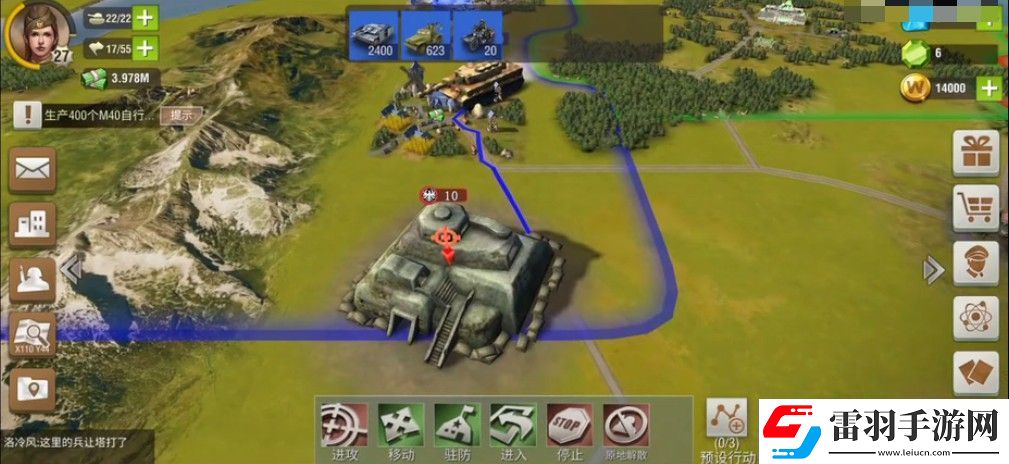Open the map location pin icon

click(x=32, y=389)
